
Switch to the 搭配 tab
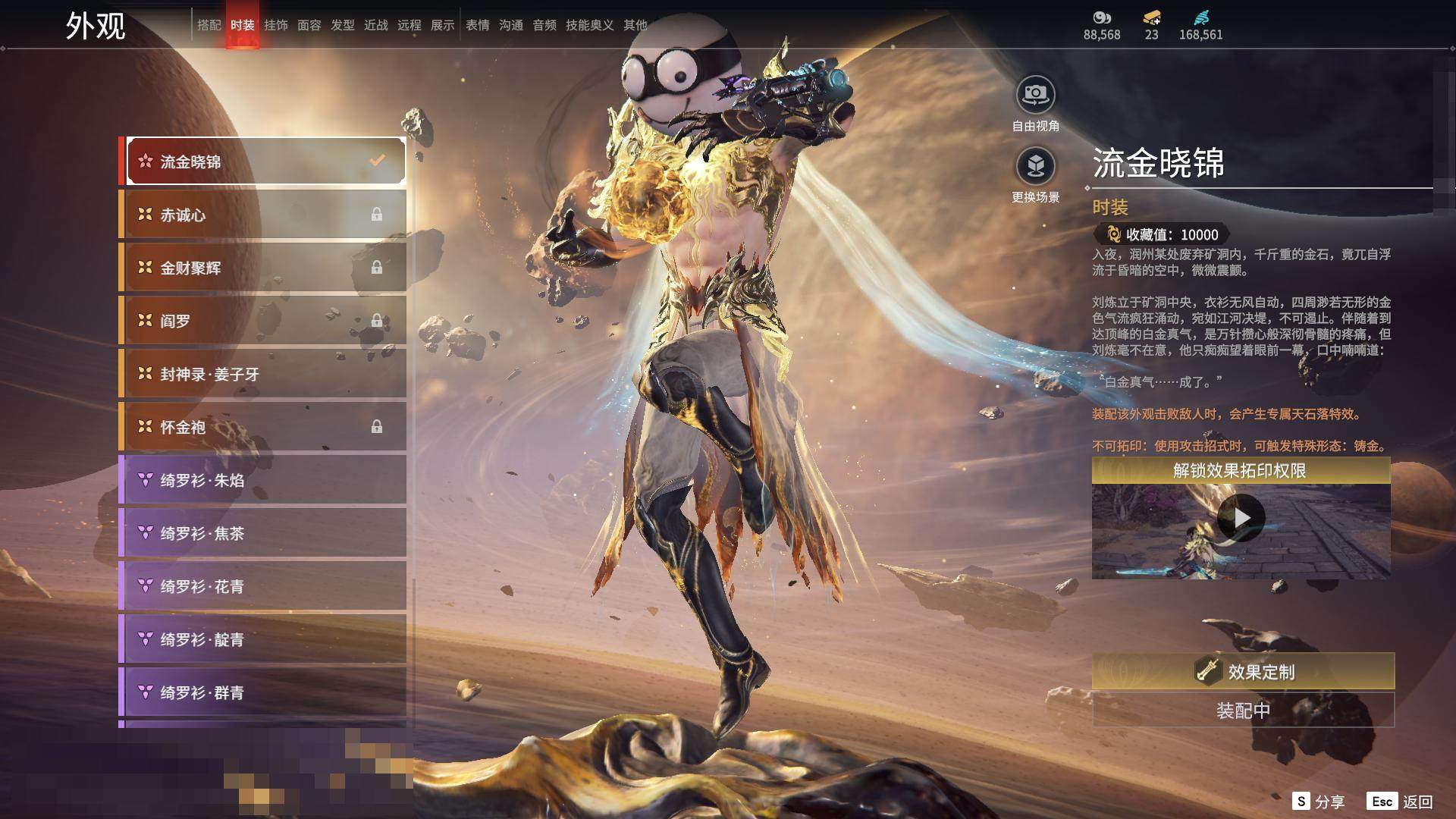click(x=209, y=25)
